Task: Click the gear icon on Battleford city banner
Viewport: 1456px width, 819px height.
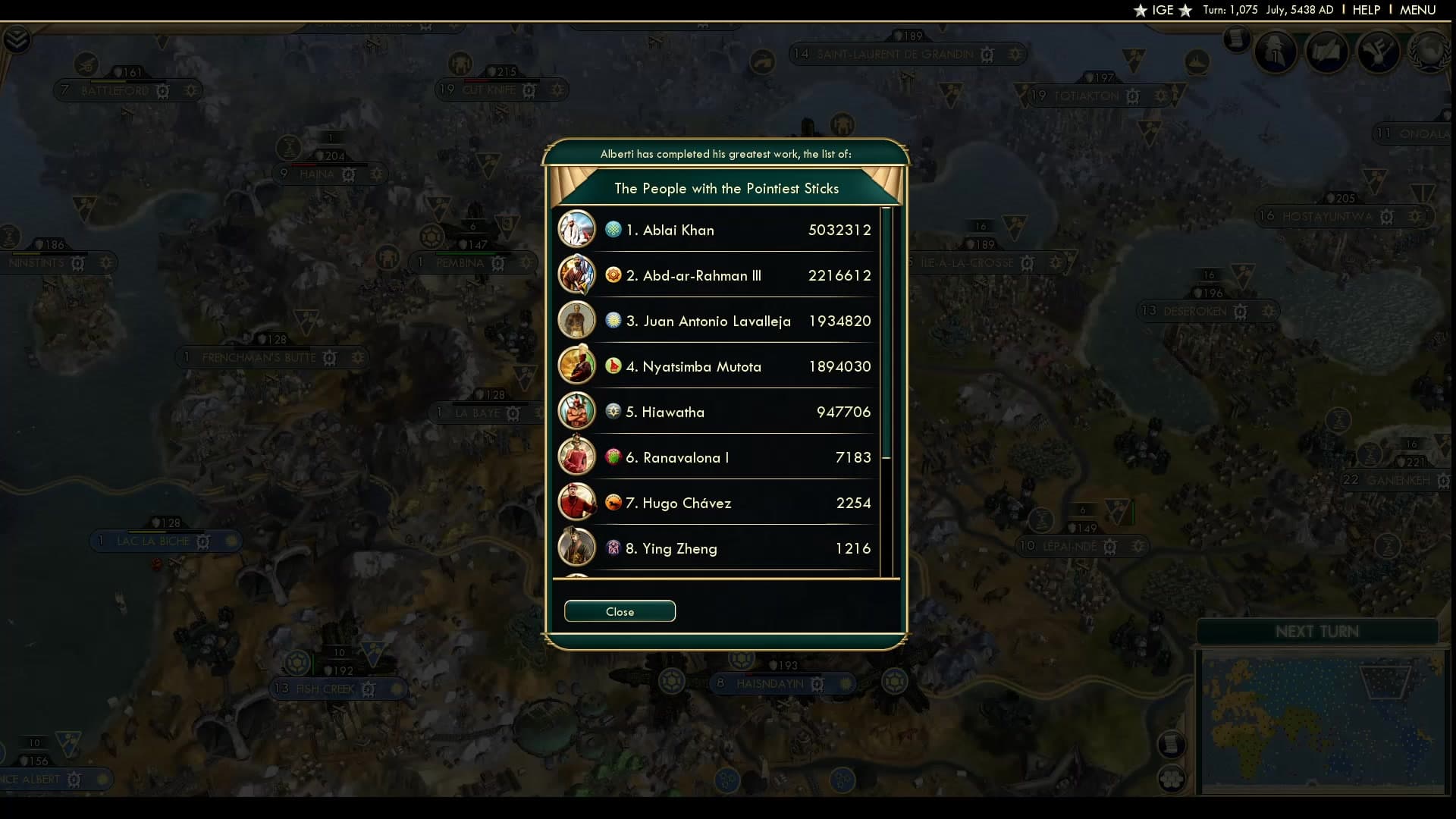Action: tap(162, 91)
